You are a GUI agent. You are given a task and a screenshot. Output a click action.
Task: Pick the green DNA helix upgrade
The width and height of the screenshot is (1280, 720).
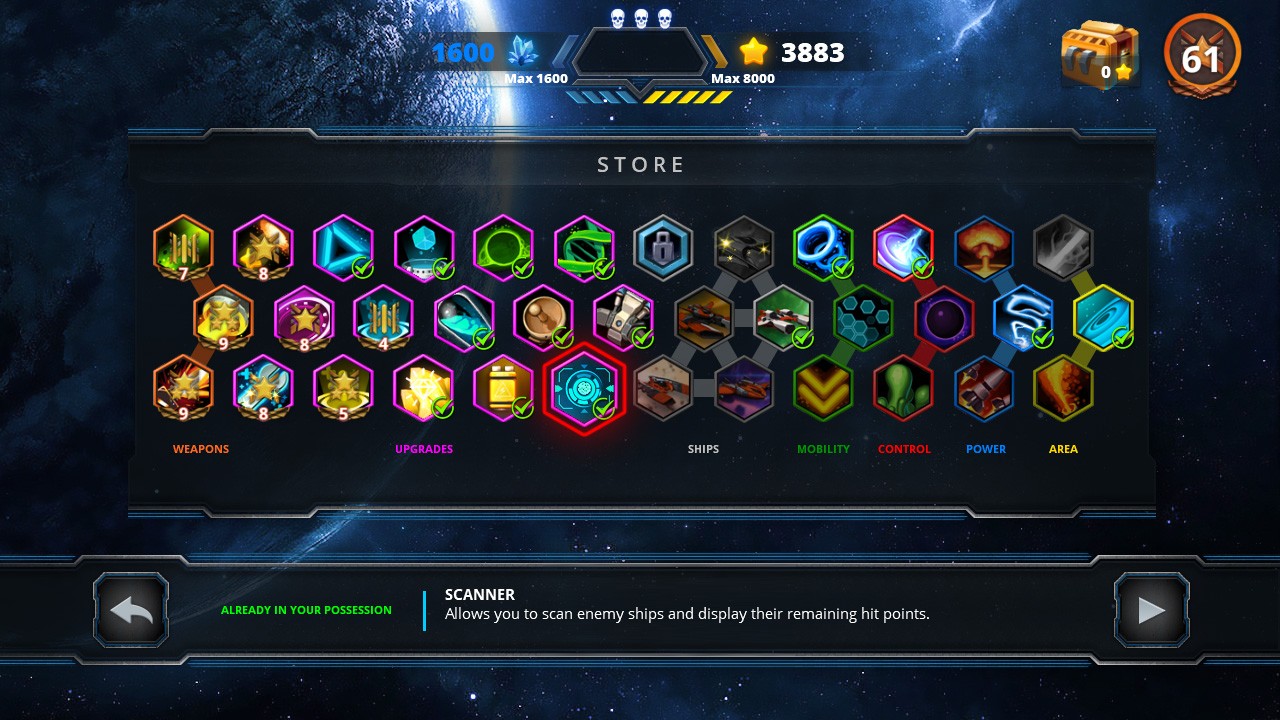coord(584,248)
